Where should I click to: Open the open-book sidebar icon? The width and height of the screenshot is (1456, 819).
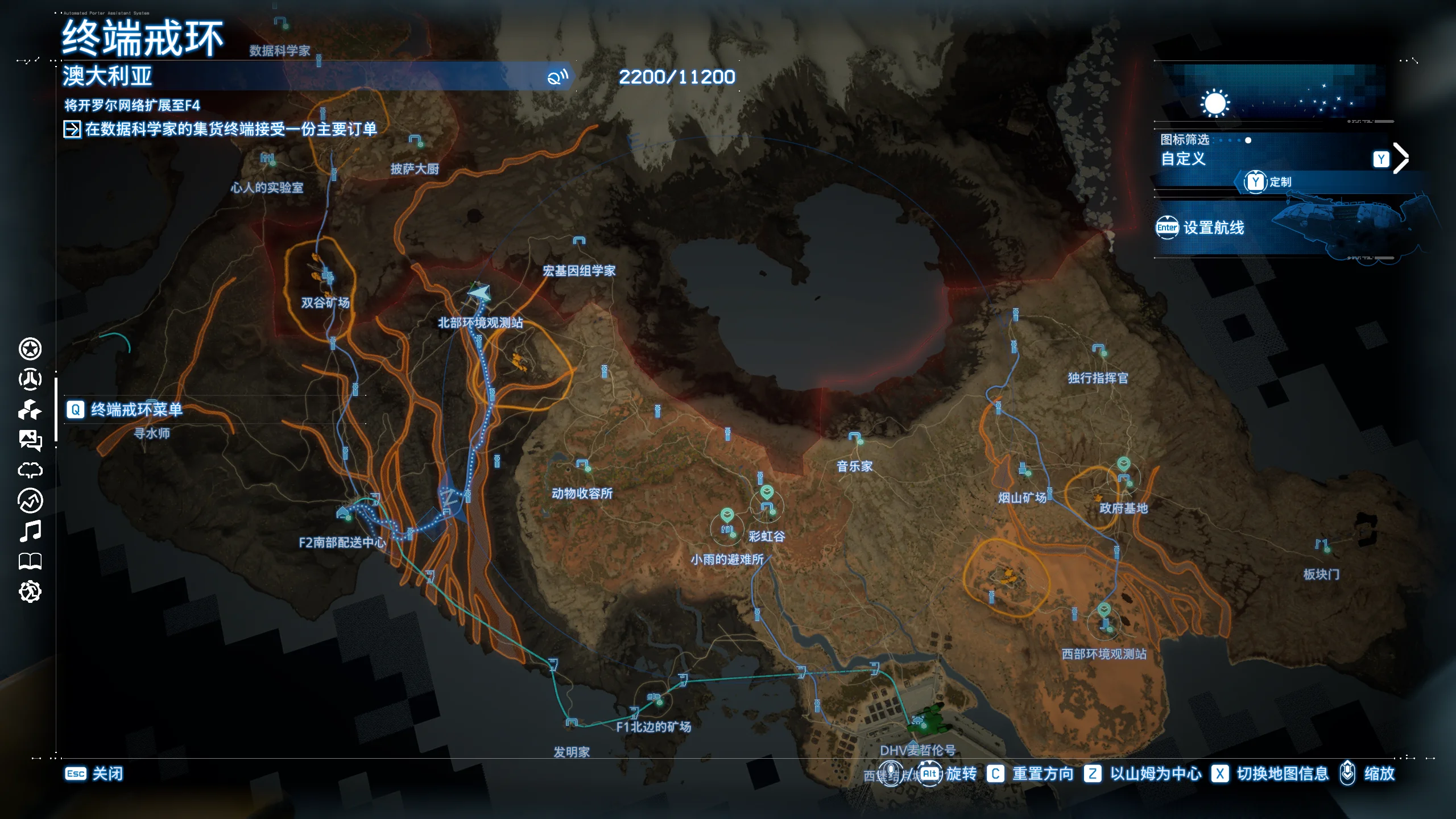[30, 561]
